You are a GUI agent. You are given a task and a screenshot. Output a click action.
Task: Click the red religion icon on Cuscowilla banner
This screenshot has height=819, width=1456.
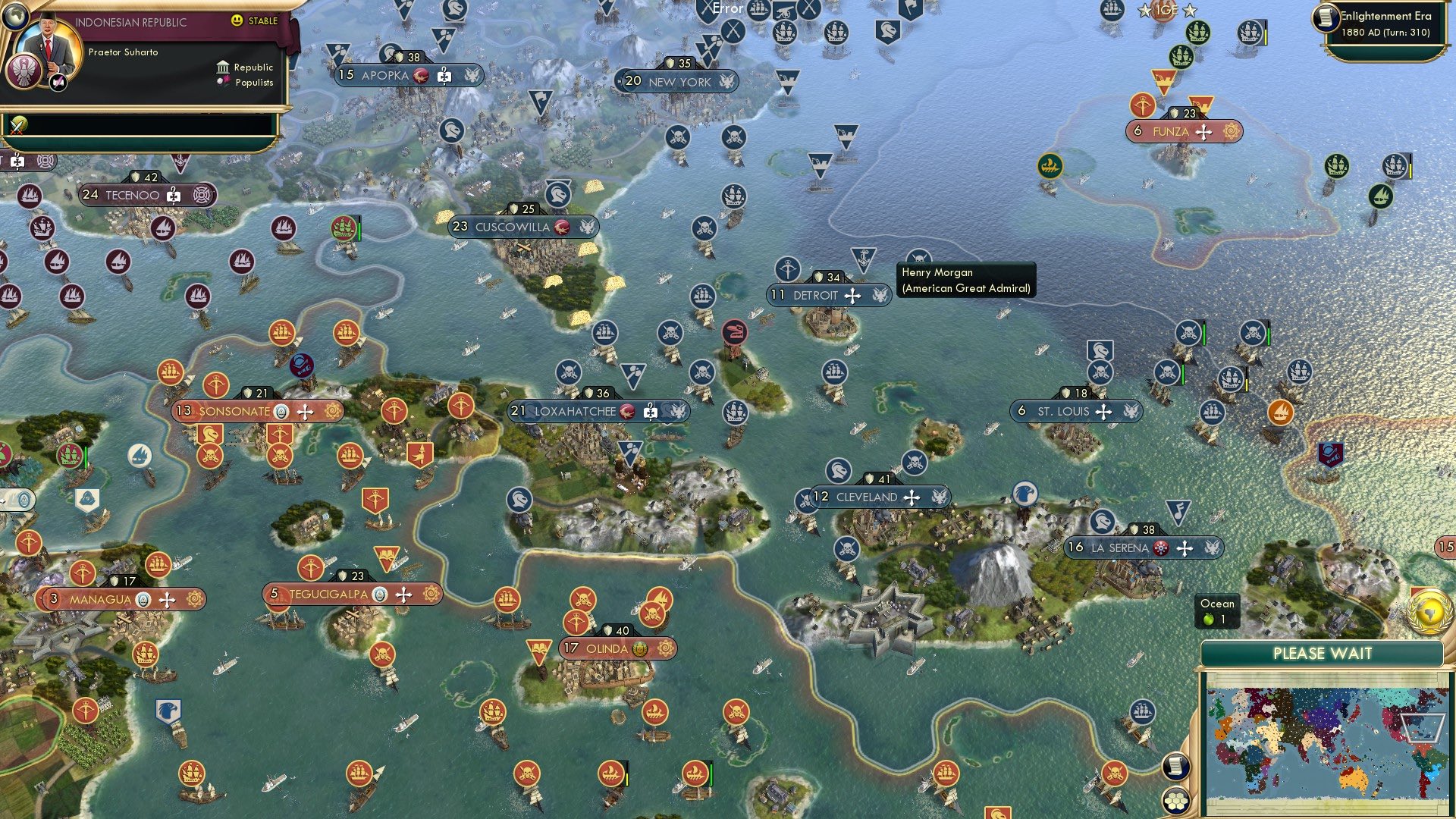(x=562, y=227)
